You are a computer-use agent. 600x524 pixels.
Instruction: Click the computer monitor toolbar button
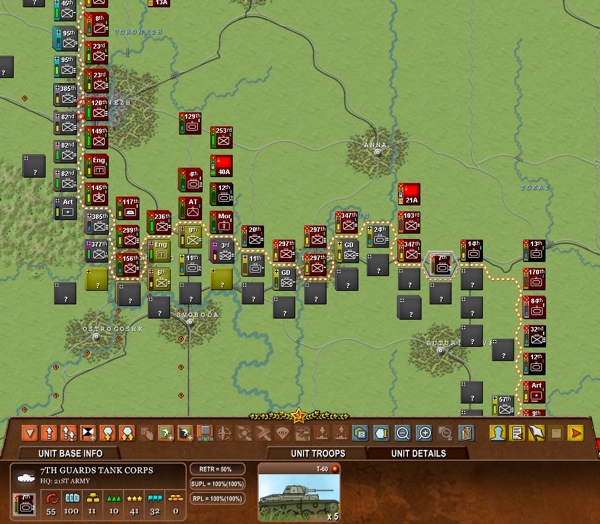pyautogui.click(x=203, y=433)
